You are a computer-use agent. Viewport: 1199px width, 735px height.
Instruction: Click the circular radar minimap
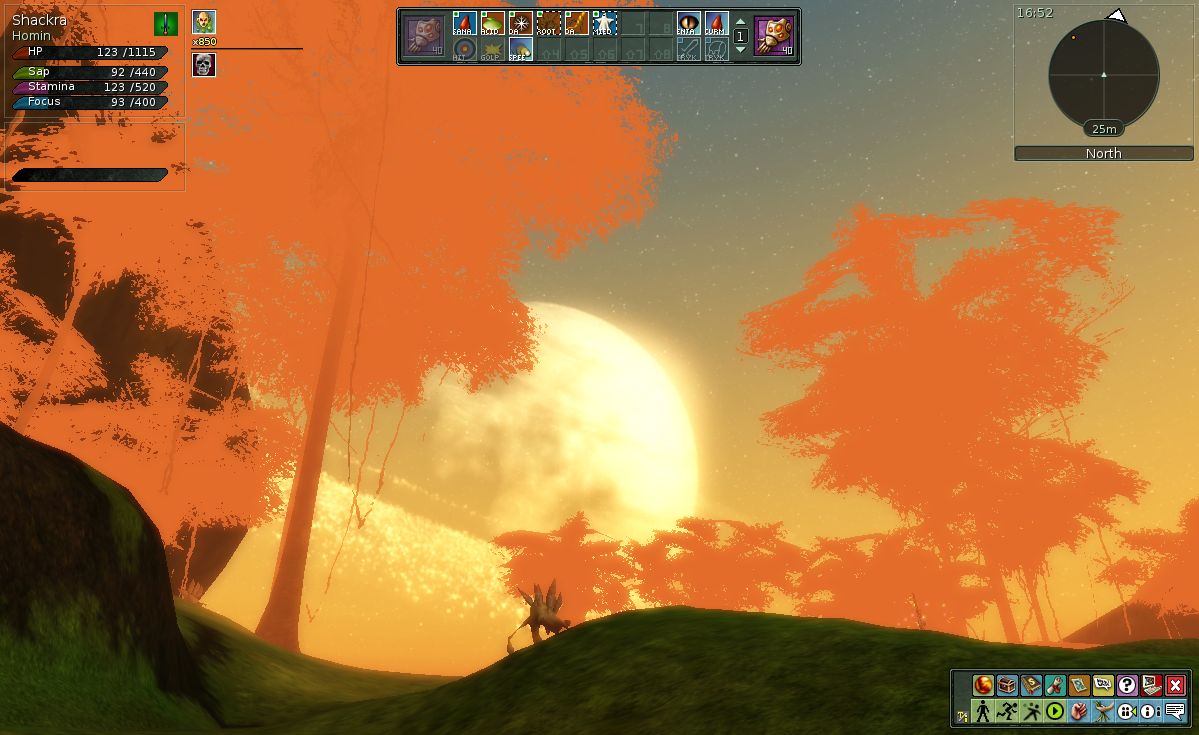tap(1103, 73)
